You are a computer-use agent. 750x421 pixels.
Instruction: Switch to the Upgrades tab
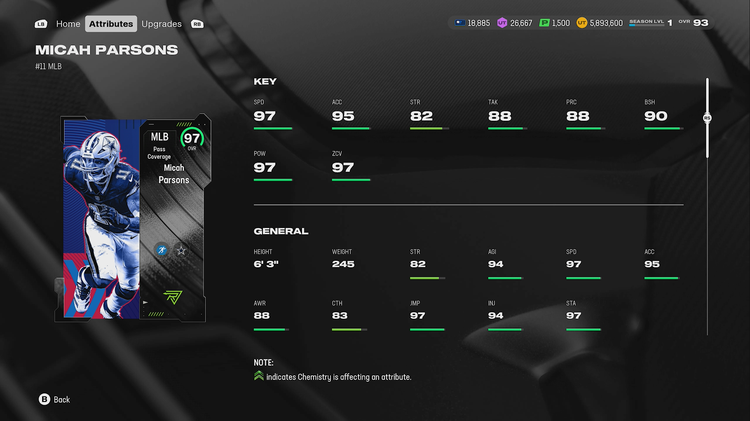tap(162, 23)
